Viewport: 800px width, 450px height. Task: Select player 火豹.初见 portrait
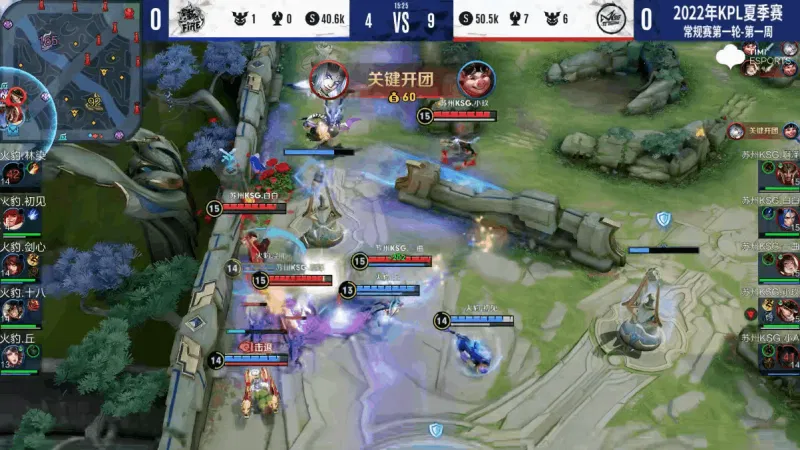(13, 219)
